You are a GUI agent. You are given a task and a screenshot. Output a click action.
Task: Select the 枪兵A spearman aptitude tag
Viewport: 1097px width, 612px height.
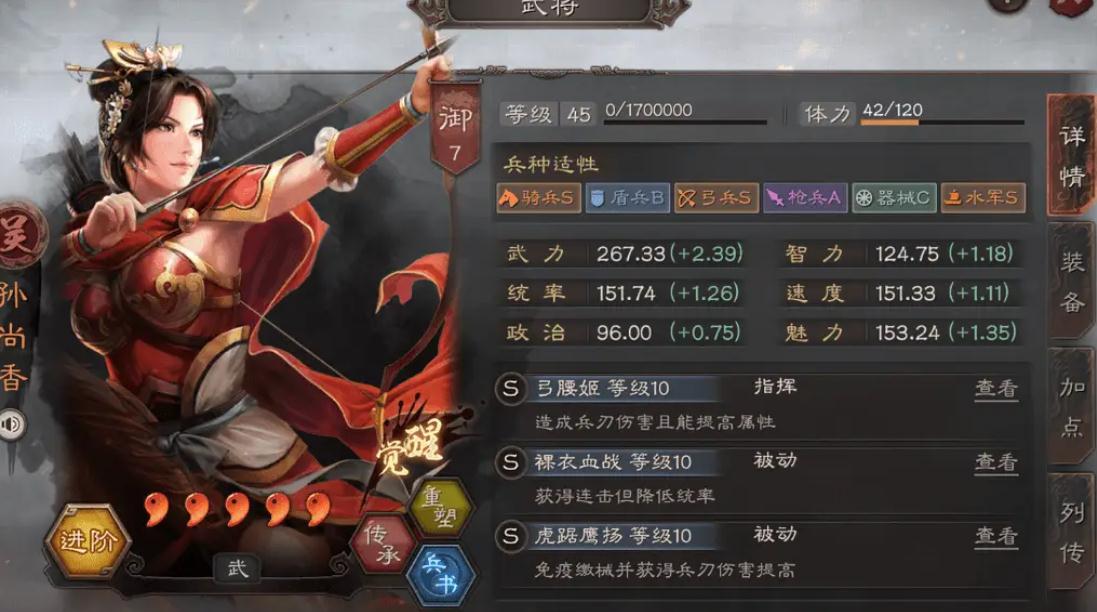804,198
